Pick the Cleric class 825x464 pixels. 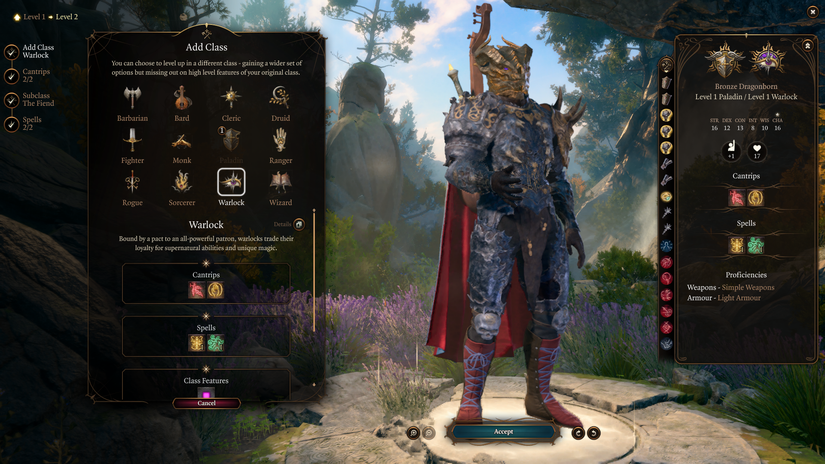(231, 98)
